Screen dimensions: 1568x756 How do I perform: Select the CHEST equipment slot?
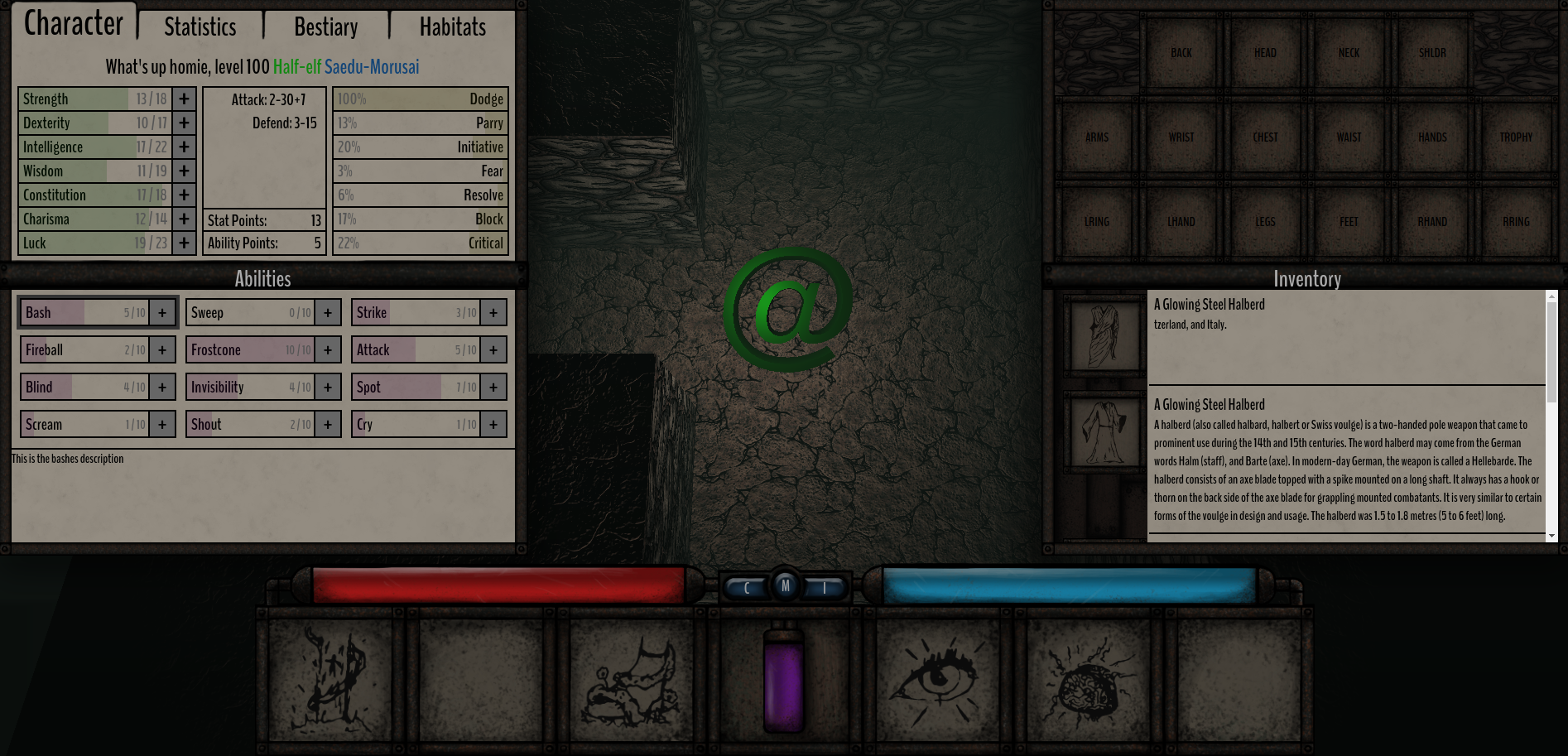[1264, 137]
